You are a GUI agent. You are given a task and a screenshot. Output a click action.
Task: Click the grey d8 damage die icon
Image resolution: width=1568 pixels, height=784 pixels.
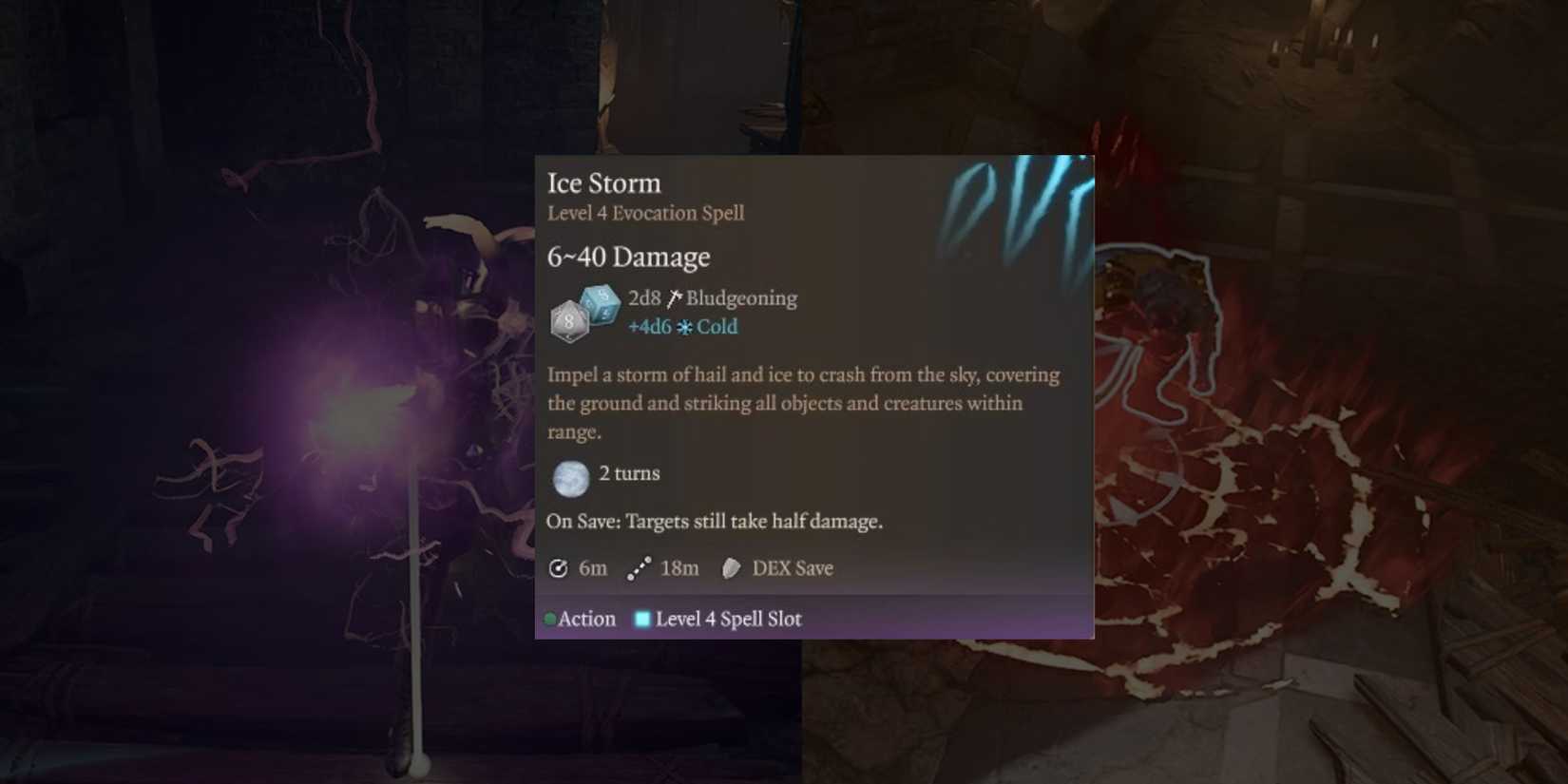point(567,322)
